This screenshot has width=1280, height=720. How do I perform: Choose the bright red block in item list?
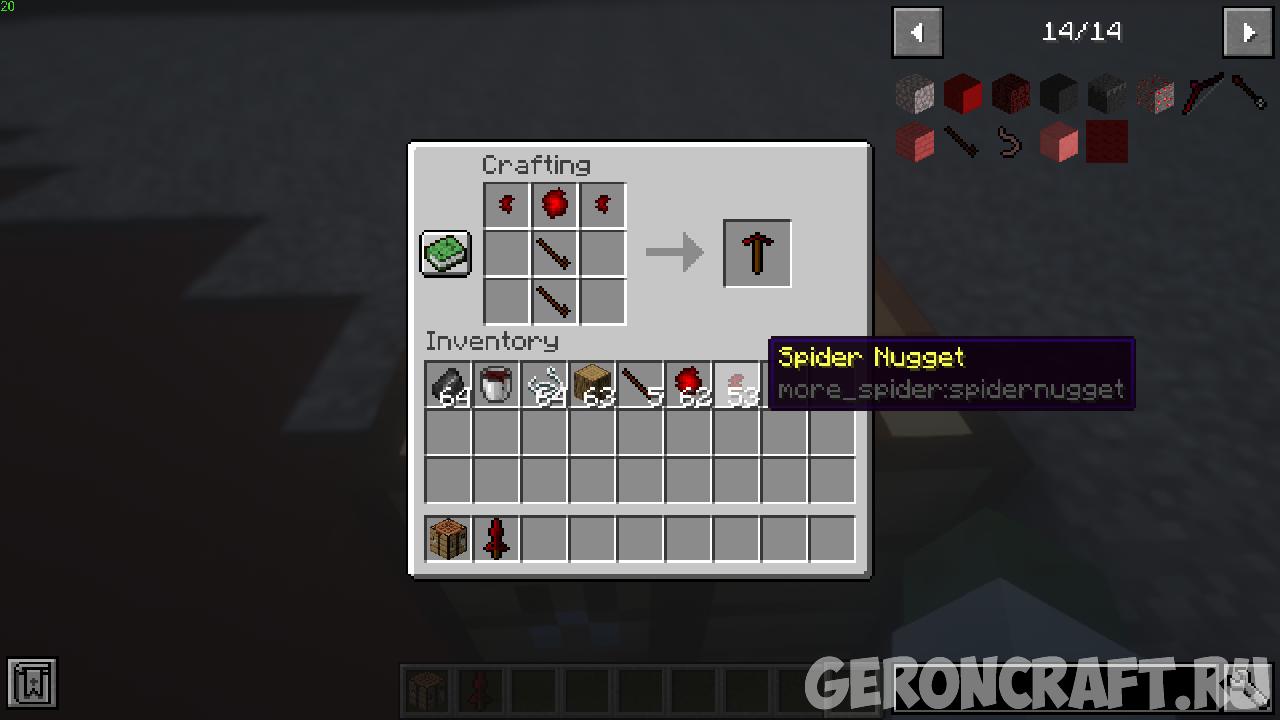click(x=963, y=94)
